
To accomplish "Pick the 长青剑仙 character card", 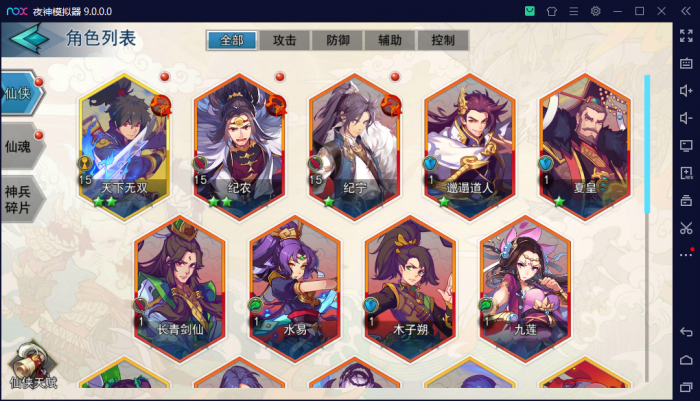I will tap(181, 280).
